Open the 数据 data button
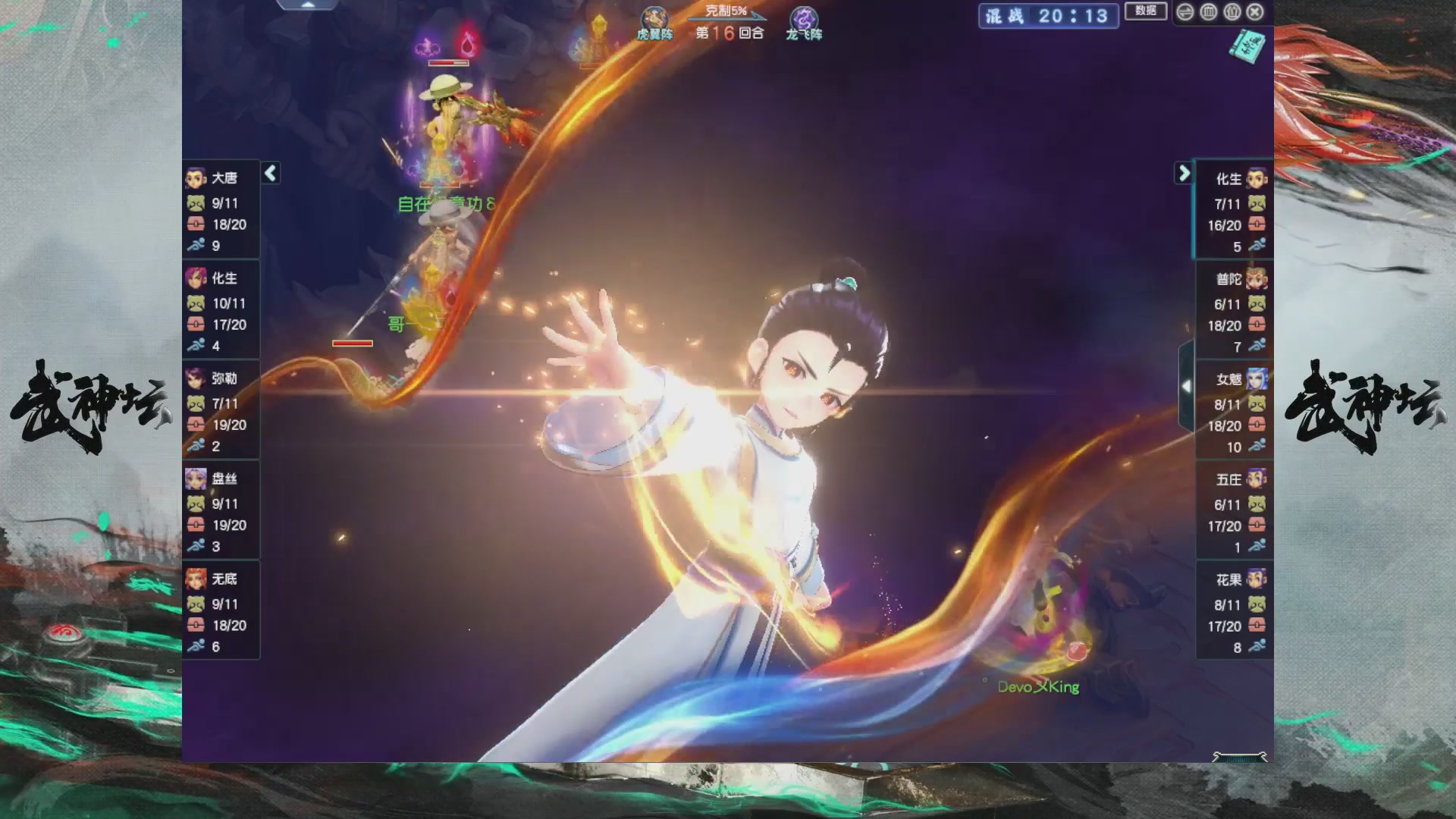 click(x=1146, y=12)
